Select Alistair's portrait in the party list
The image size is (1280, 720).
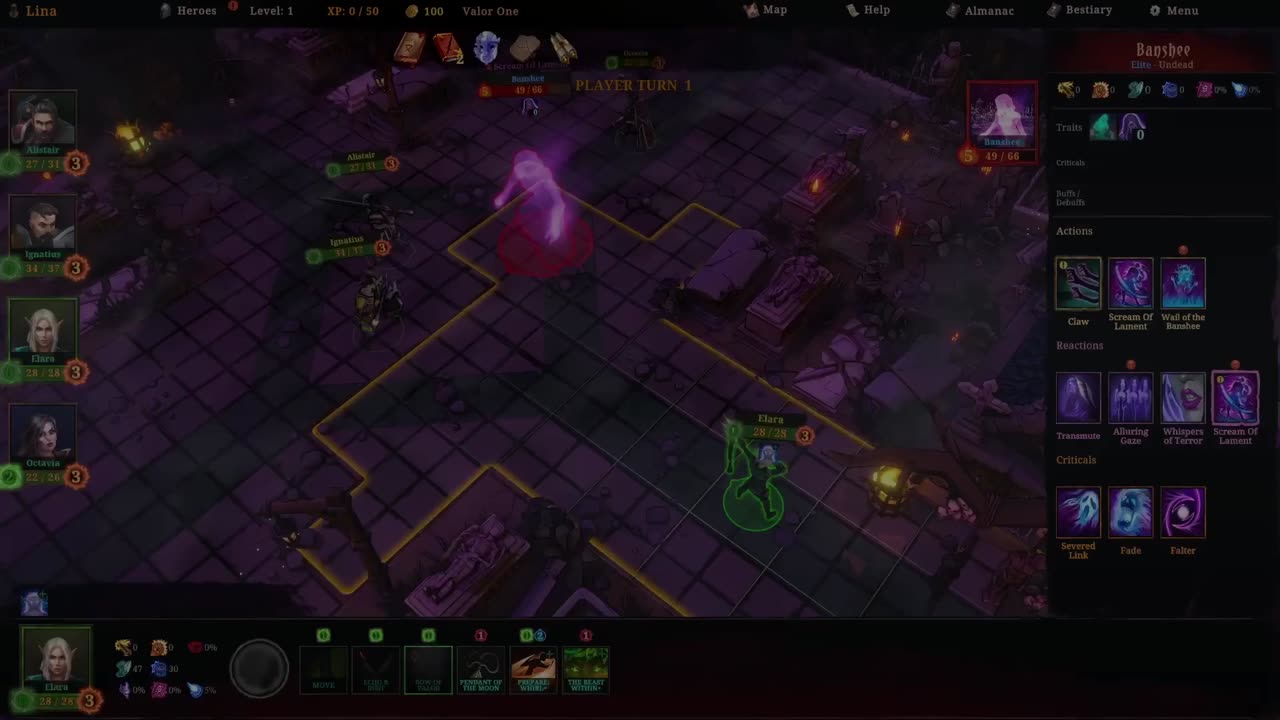(x=43, y=120)
